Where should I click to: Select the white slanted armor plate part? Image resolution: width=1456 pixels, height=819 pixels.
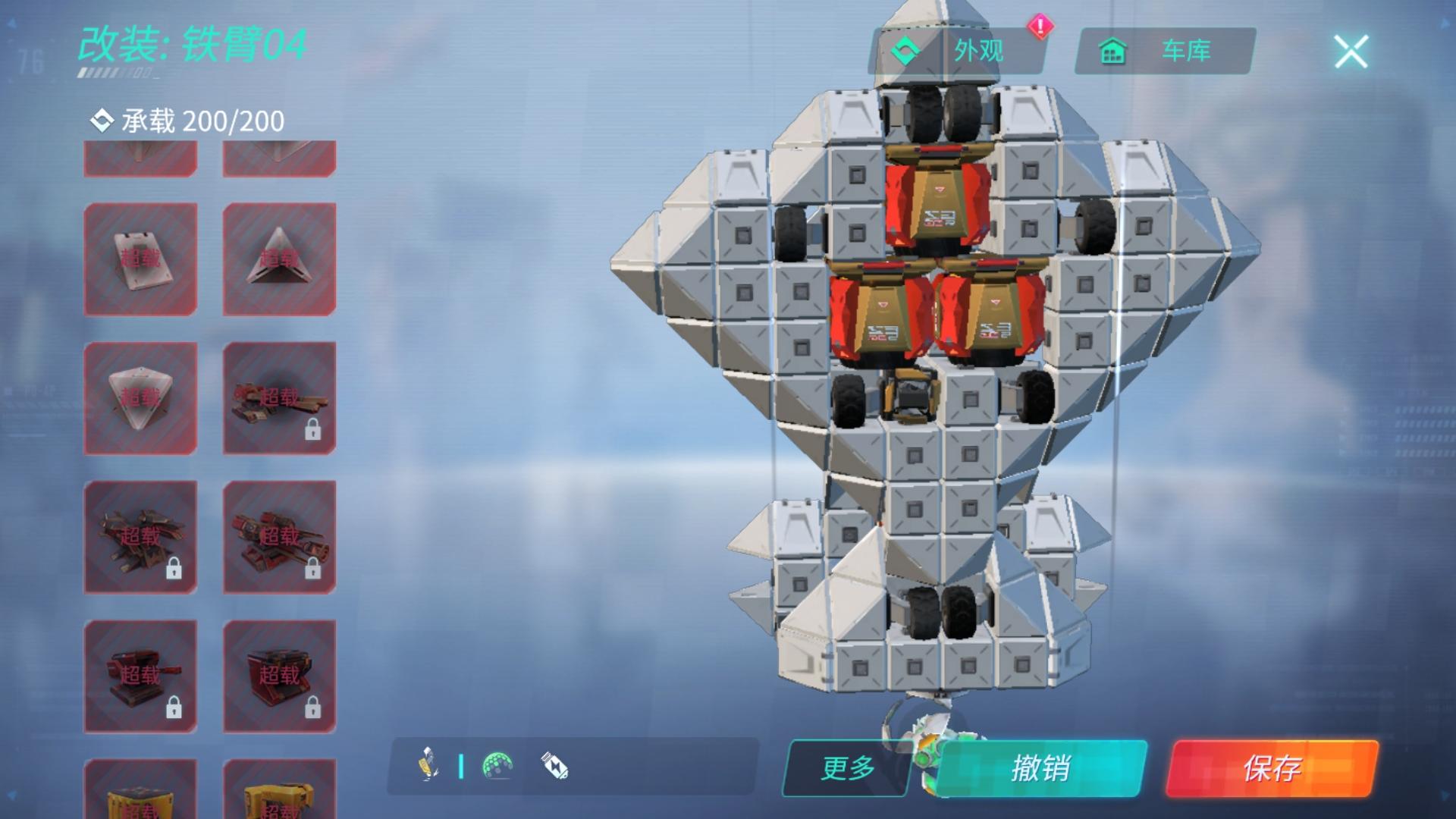tap(140, 259)
